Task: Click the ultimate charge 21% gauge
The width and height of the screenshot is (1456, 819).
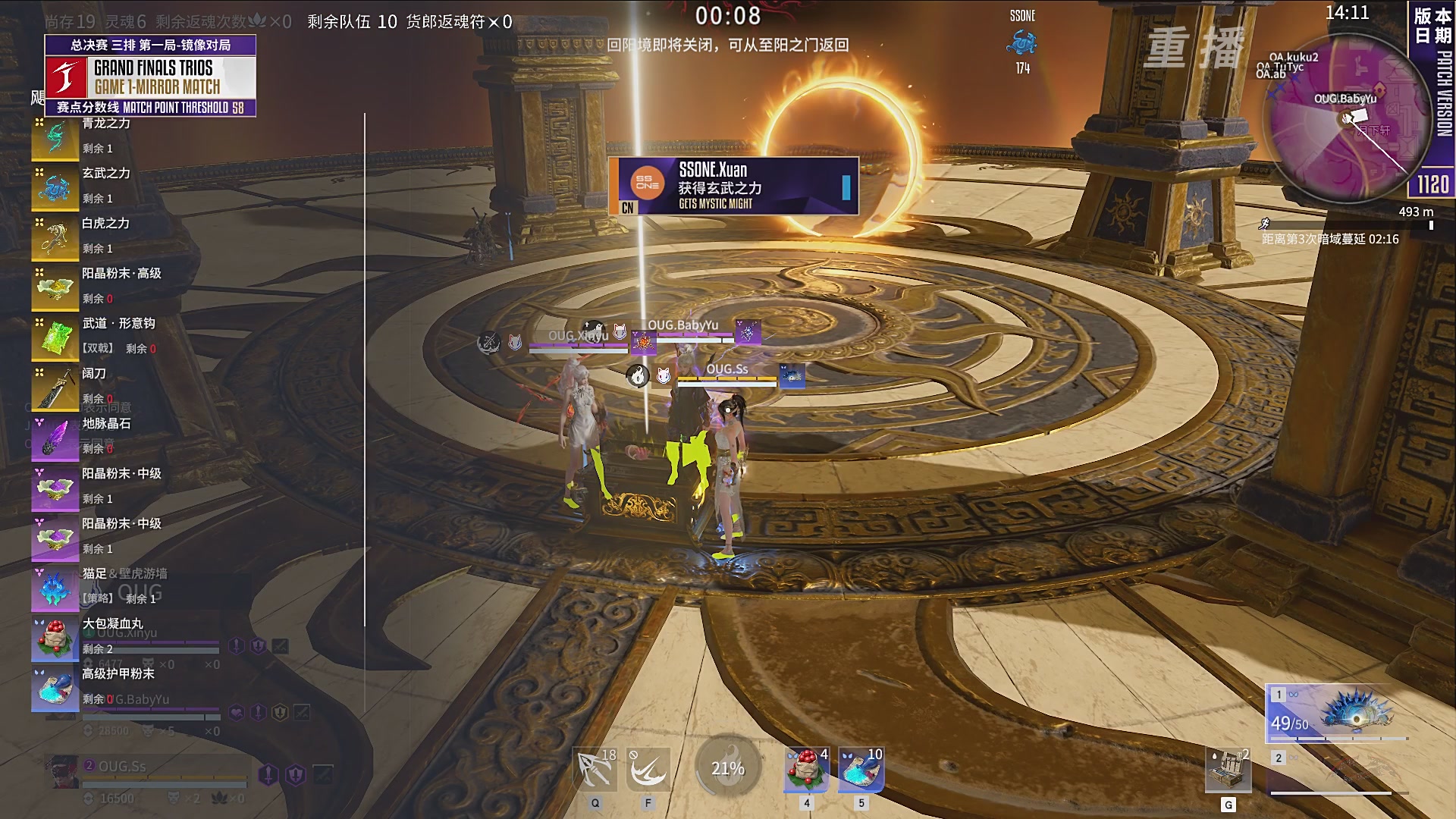Action: [x=728, y=768]
